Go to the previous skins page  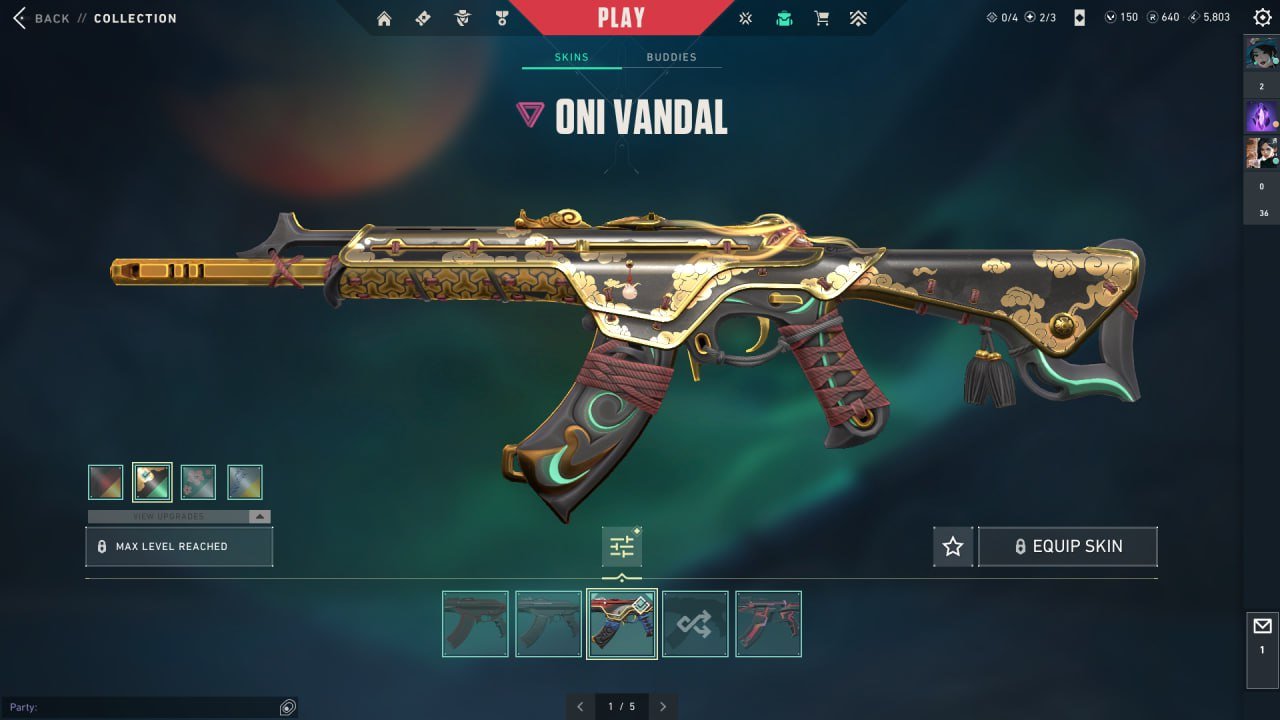[580, 706]
